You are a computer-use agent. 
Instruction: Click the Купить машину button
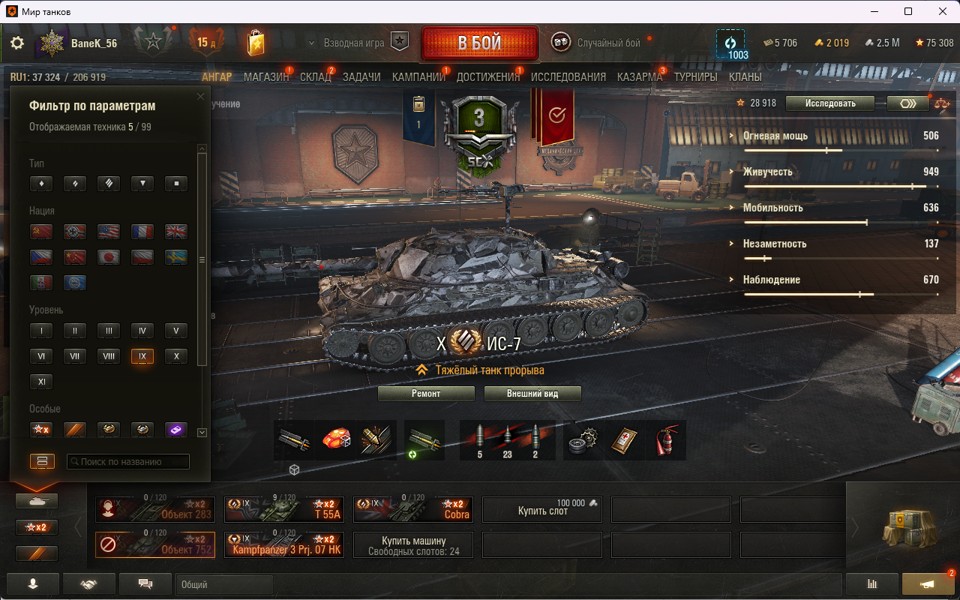[412, 545]
